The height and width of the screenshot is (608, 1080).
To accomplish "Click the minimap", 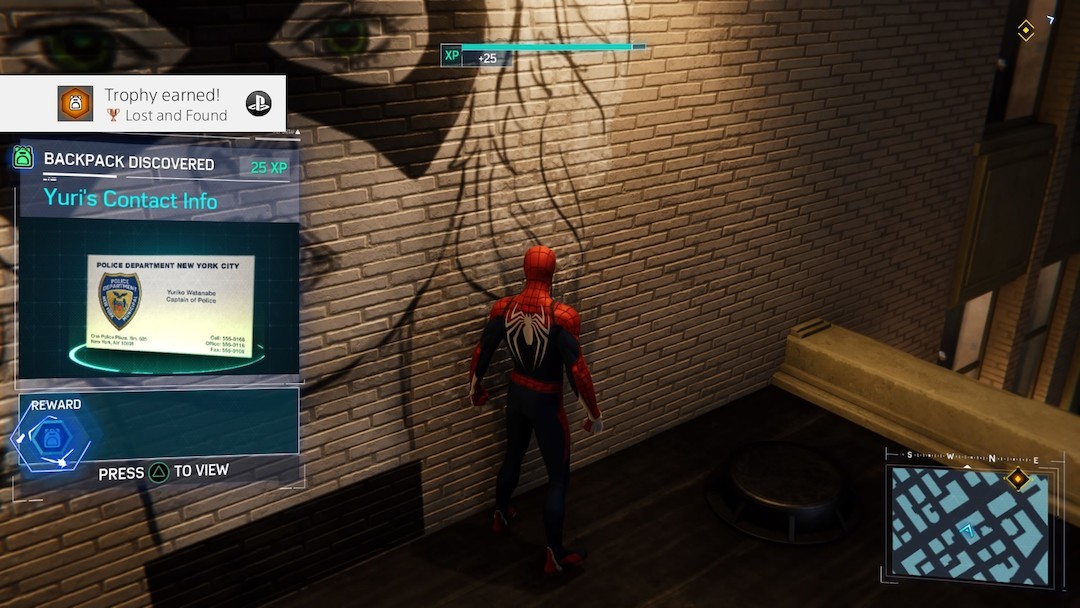I will click(969, 525).
